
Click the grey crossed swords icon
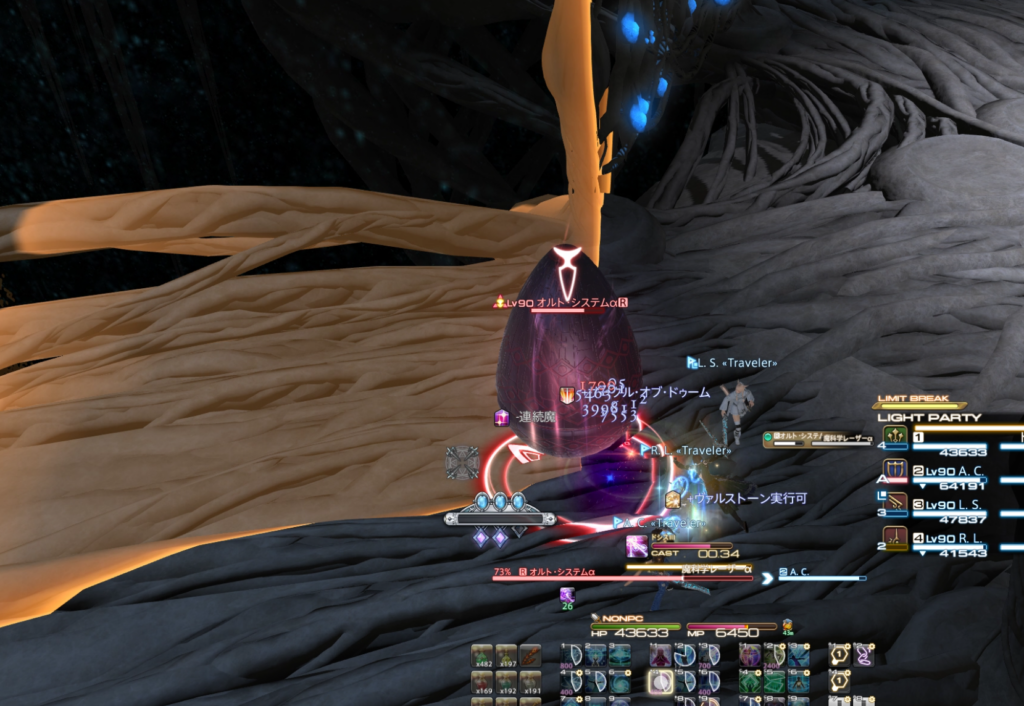(462, 462)
